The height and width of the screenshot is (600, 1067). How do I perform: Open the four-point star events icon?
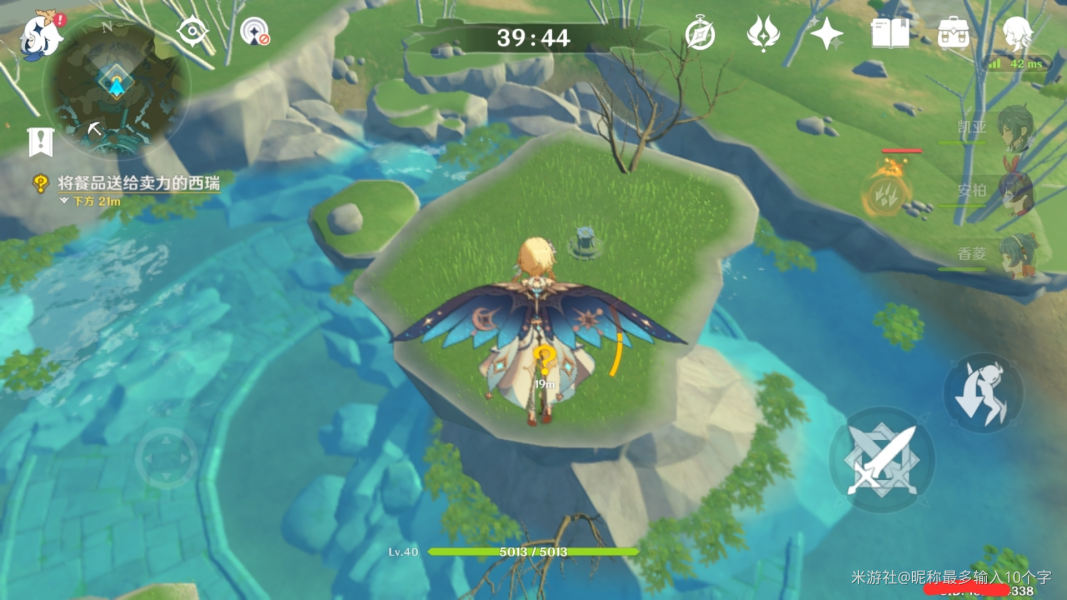(x=826, y=34)
